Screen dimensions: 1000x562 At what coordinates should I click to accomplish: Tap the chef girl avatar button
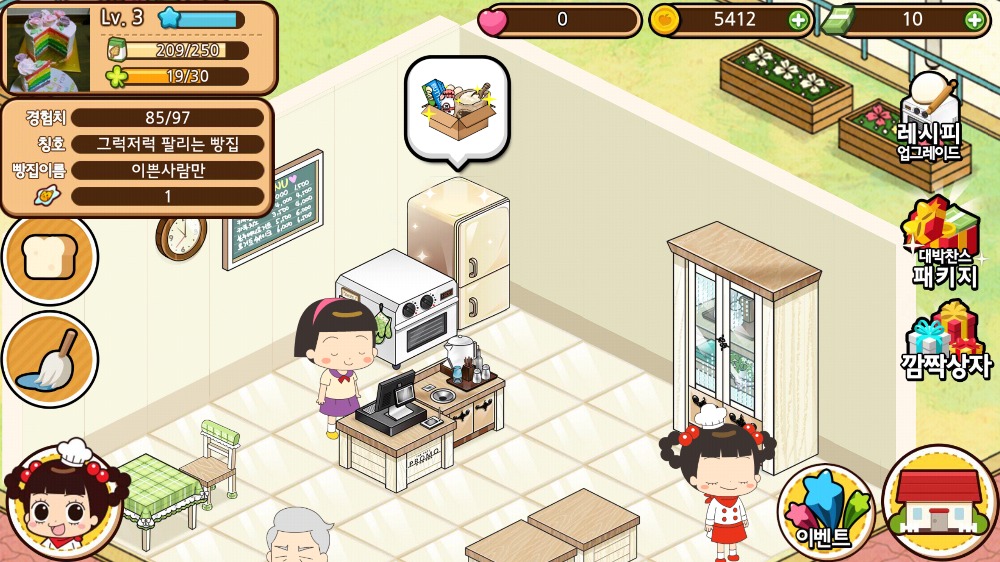tap(62, 502)
